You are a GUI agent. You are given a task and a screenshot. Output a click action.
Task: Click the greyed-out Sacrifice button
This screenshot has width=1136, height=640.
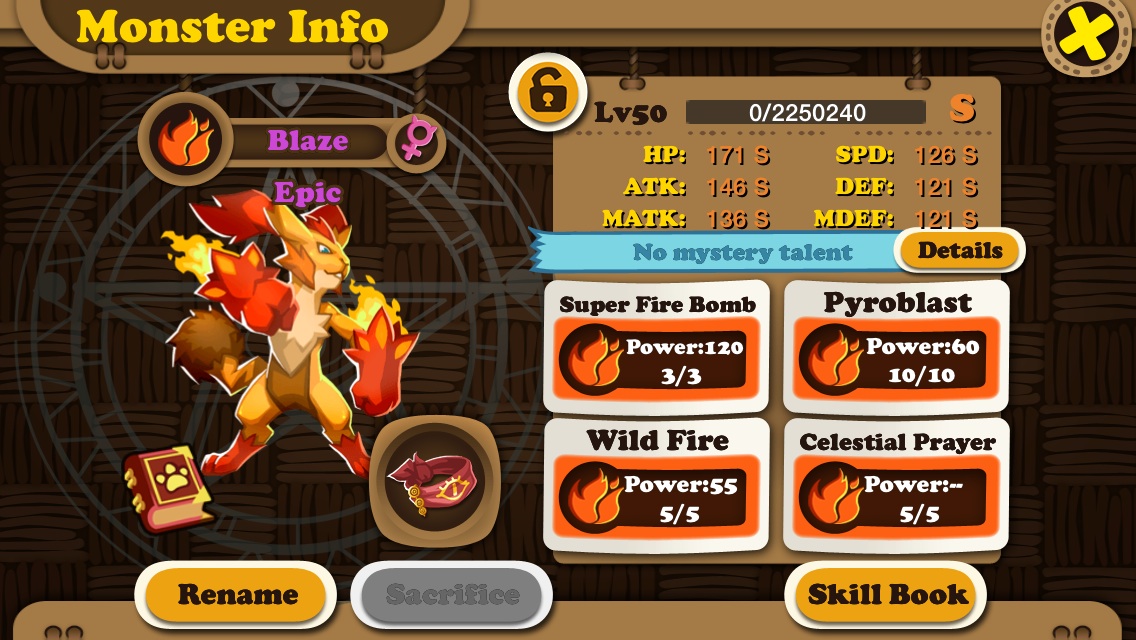pos(452,595)
